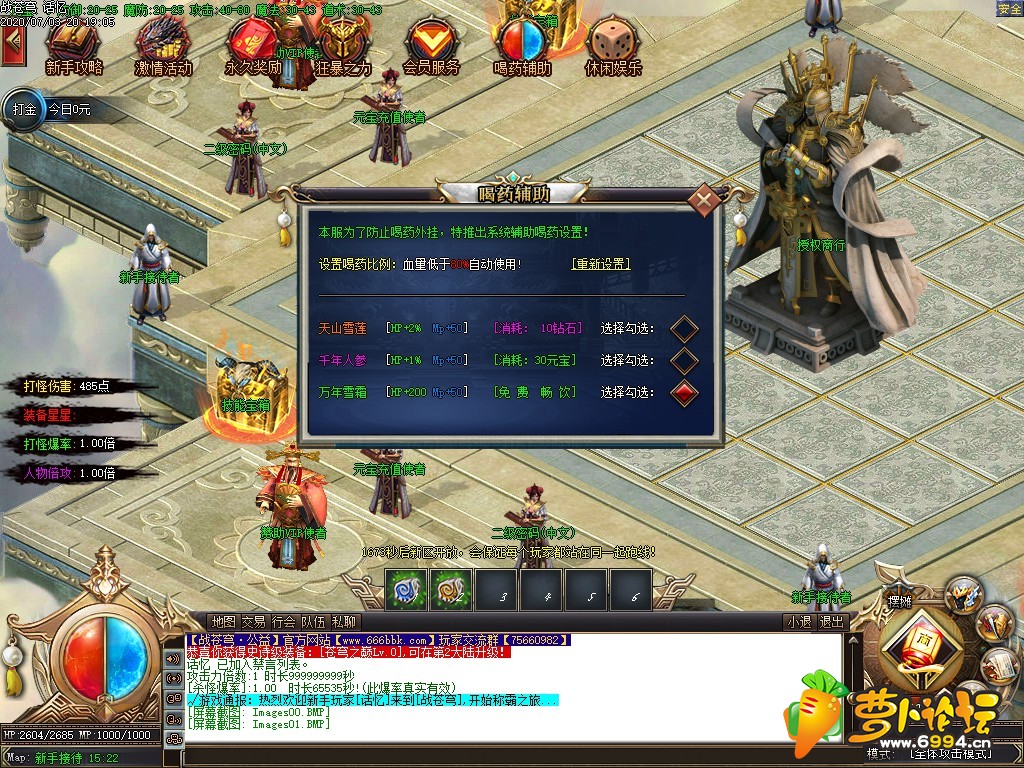Image resolution: width=1024 pixels, height=768 pixels.
Task: Click the 小退 return-to-character-select button
Action: pos(799,622)
